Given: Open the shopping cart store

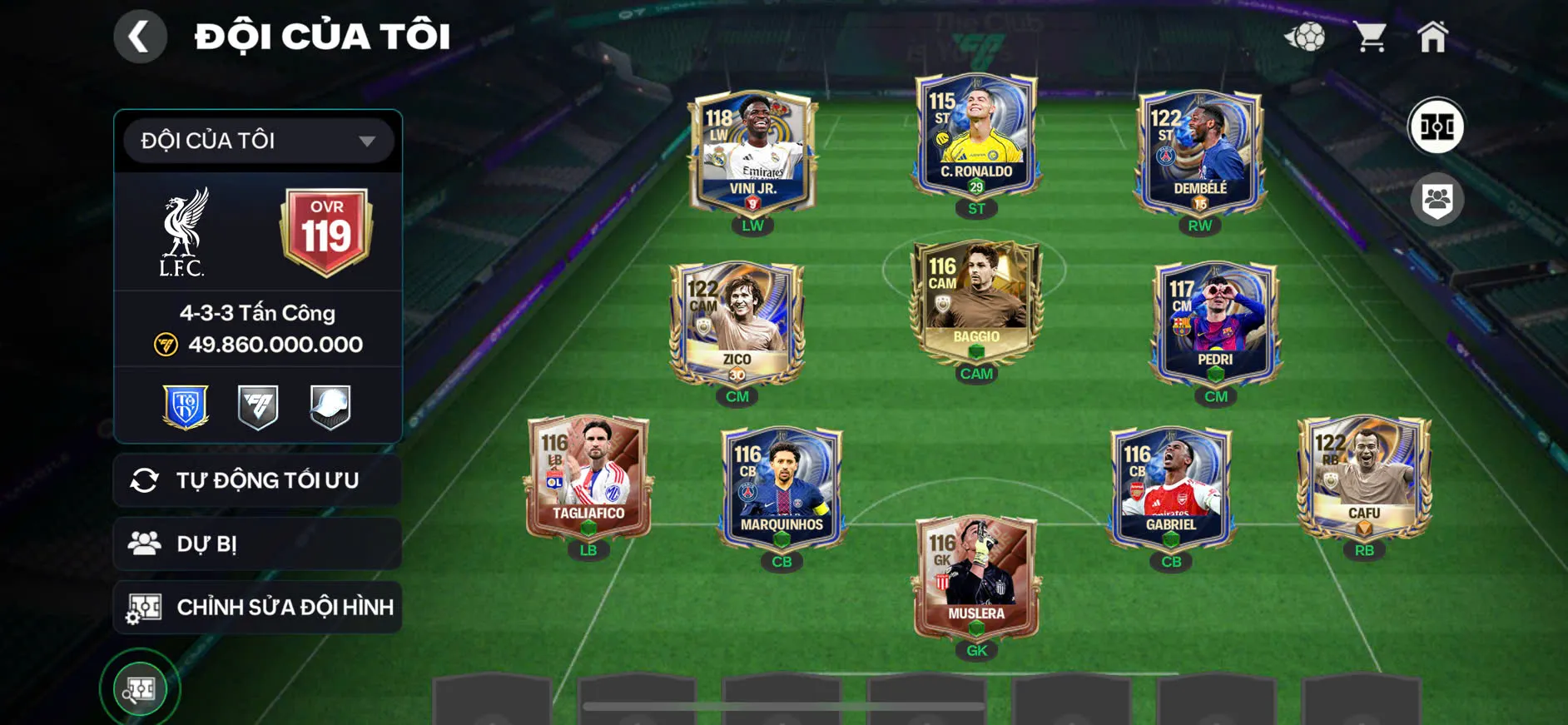Looking at the screenshot, I should point(1369,37).
